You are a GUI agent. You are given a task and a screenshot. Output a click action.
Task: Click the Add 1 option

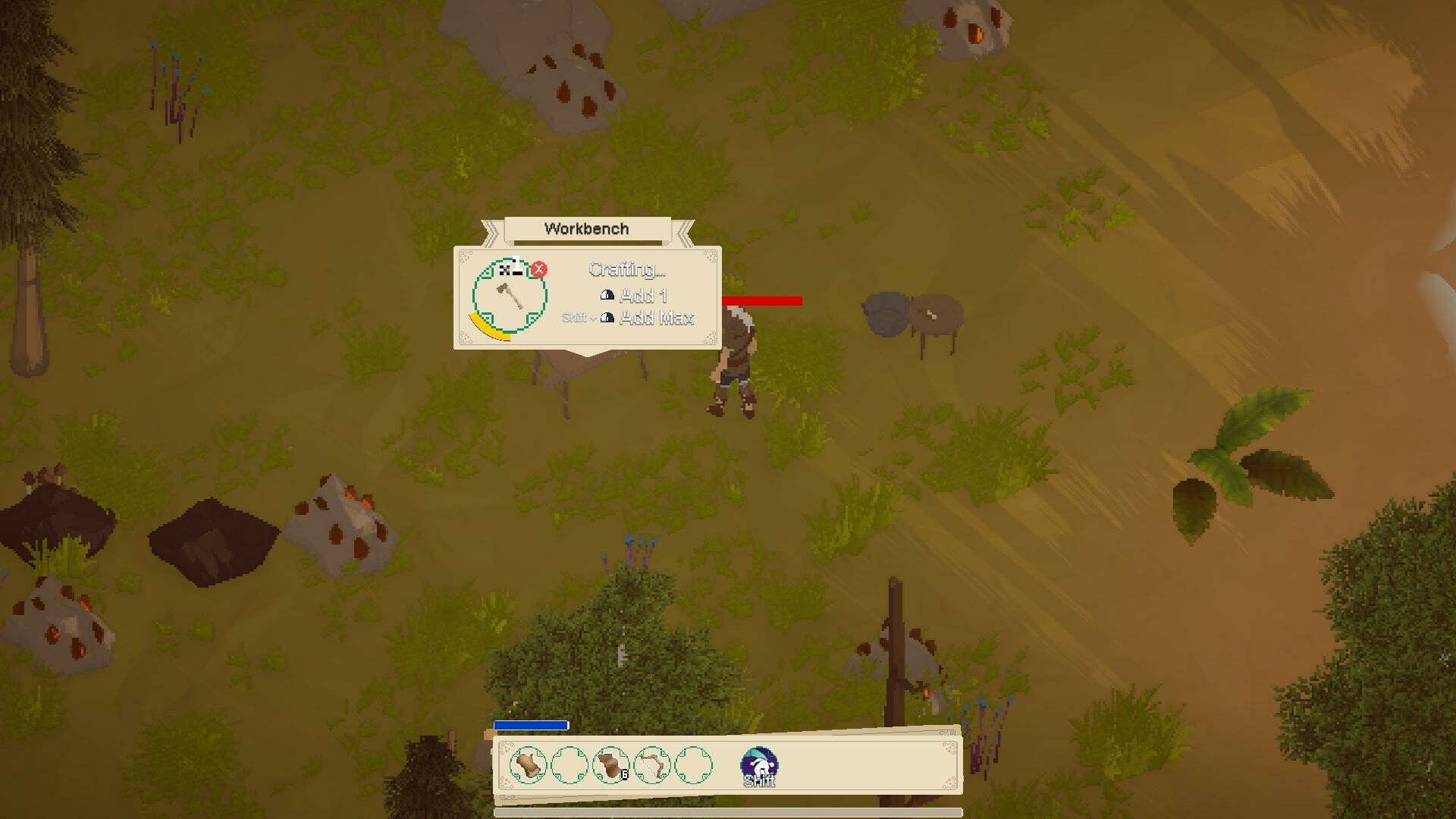[643, 296]
